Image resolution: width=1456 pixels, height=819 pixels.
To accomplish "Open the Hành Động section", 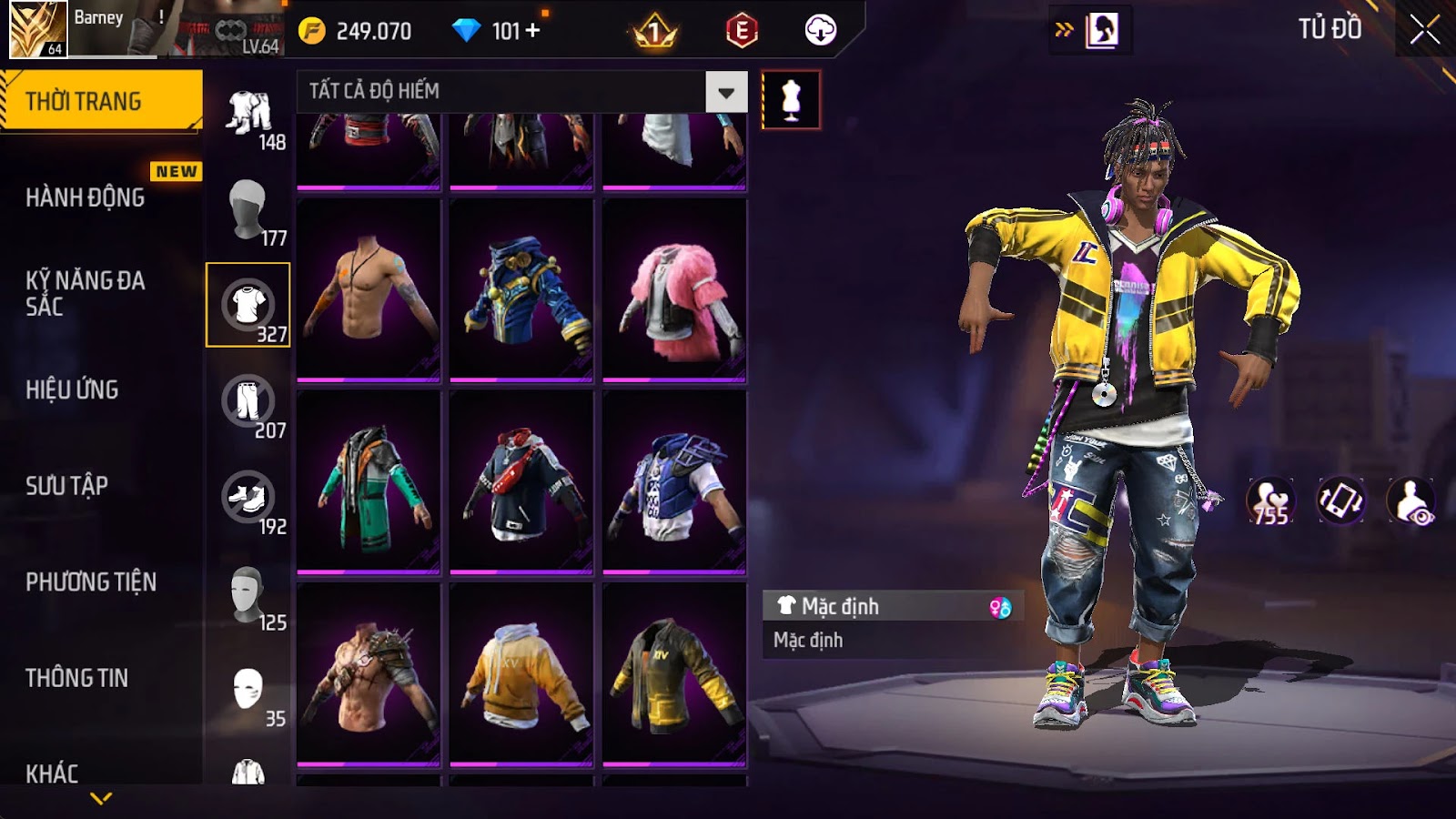I will pyautogui.click(x=85, y=197).
